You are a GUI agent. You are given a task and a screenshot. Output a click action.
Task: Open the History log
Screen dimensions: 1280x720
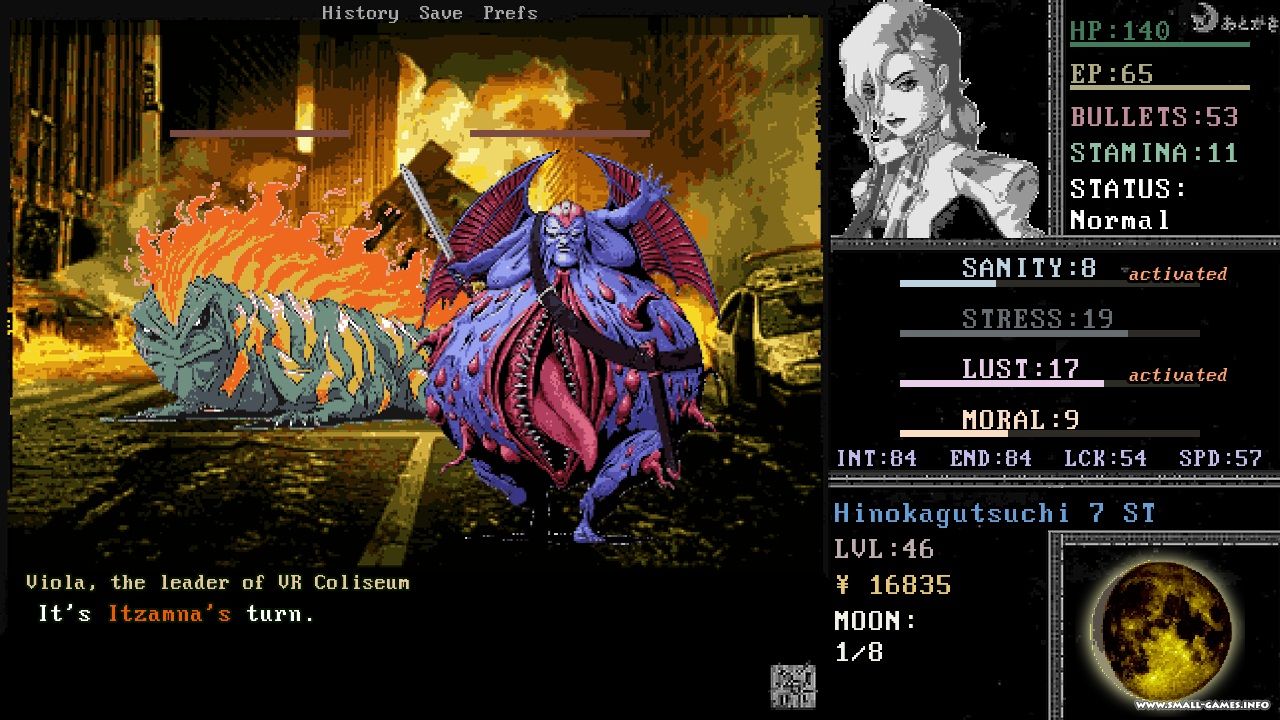click(360, 13)
